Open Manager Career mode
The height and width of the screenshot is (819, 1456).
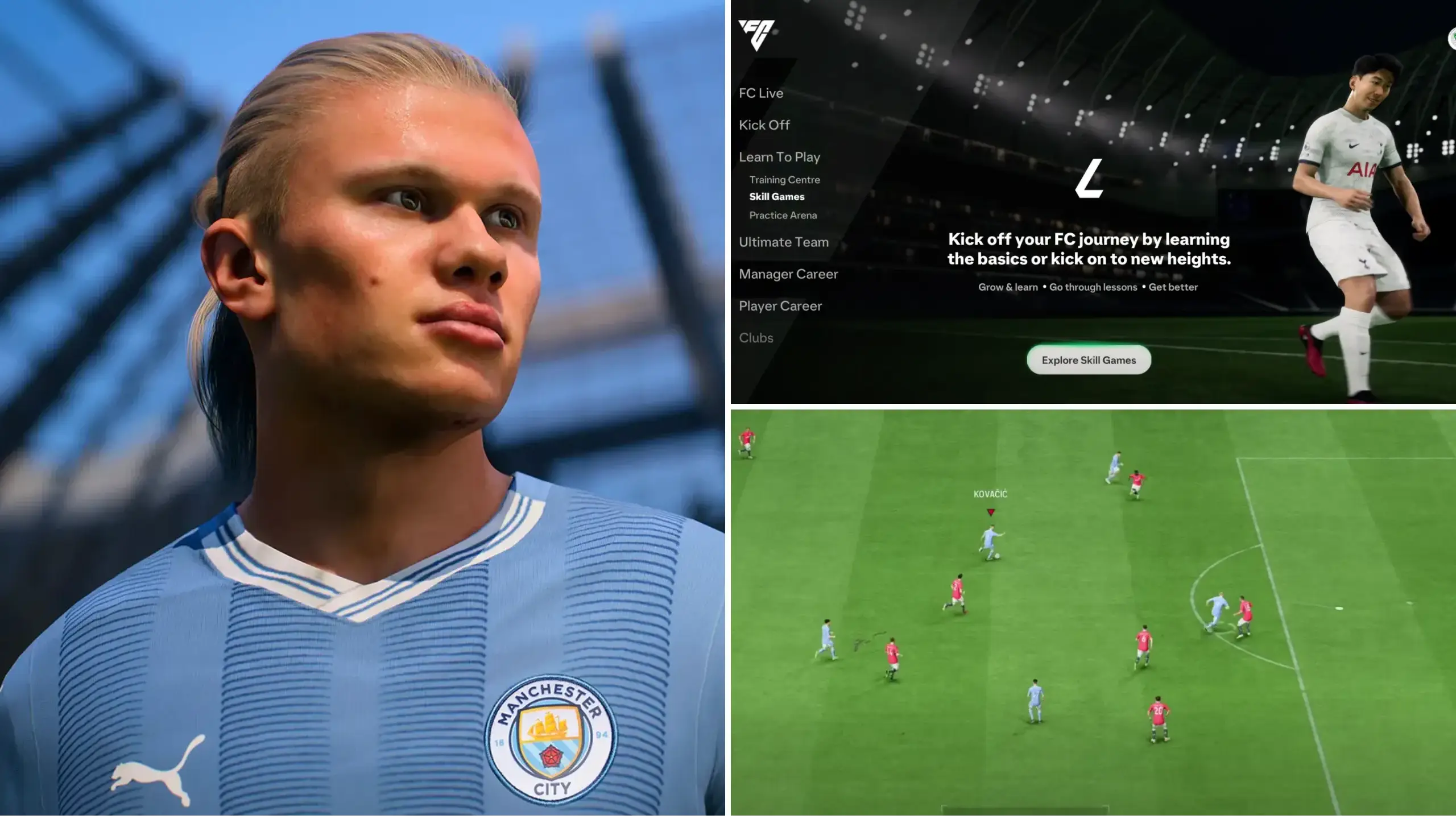point(788,274)
